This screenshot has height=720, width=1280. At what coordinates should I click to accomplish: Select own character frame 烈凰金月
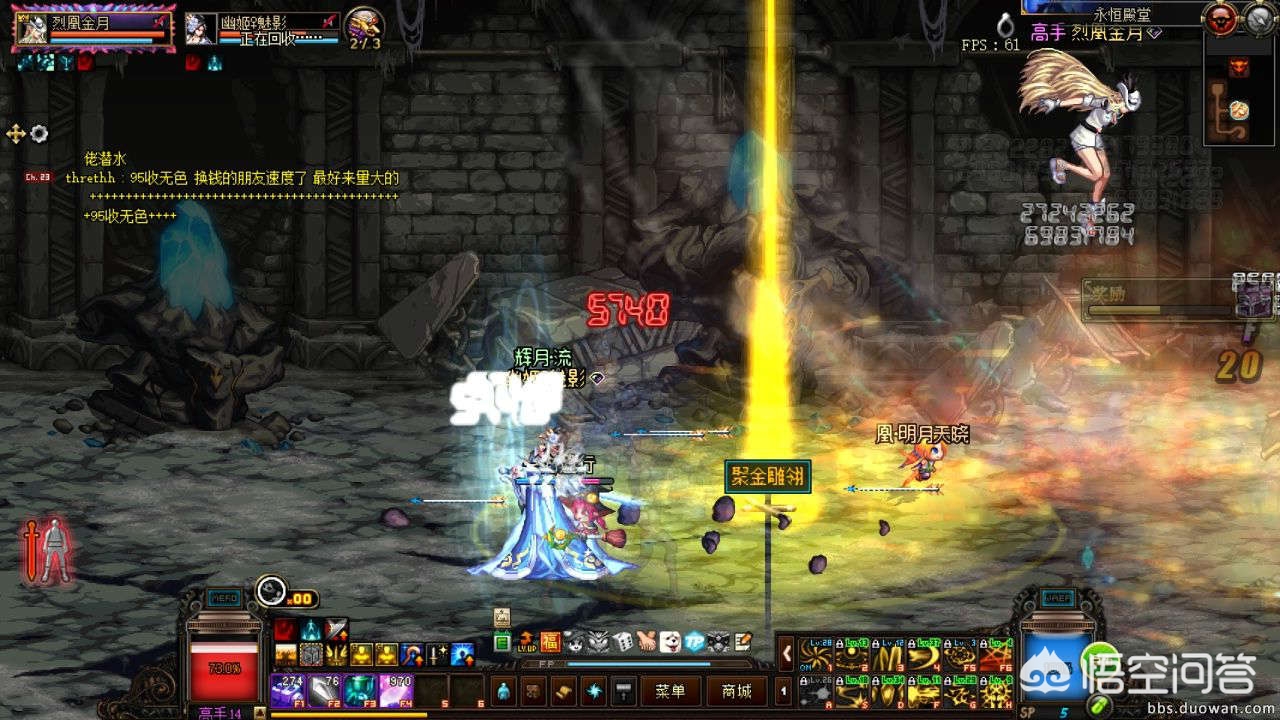(x=92, y=30)
